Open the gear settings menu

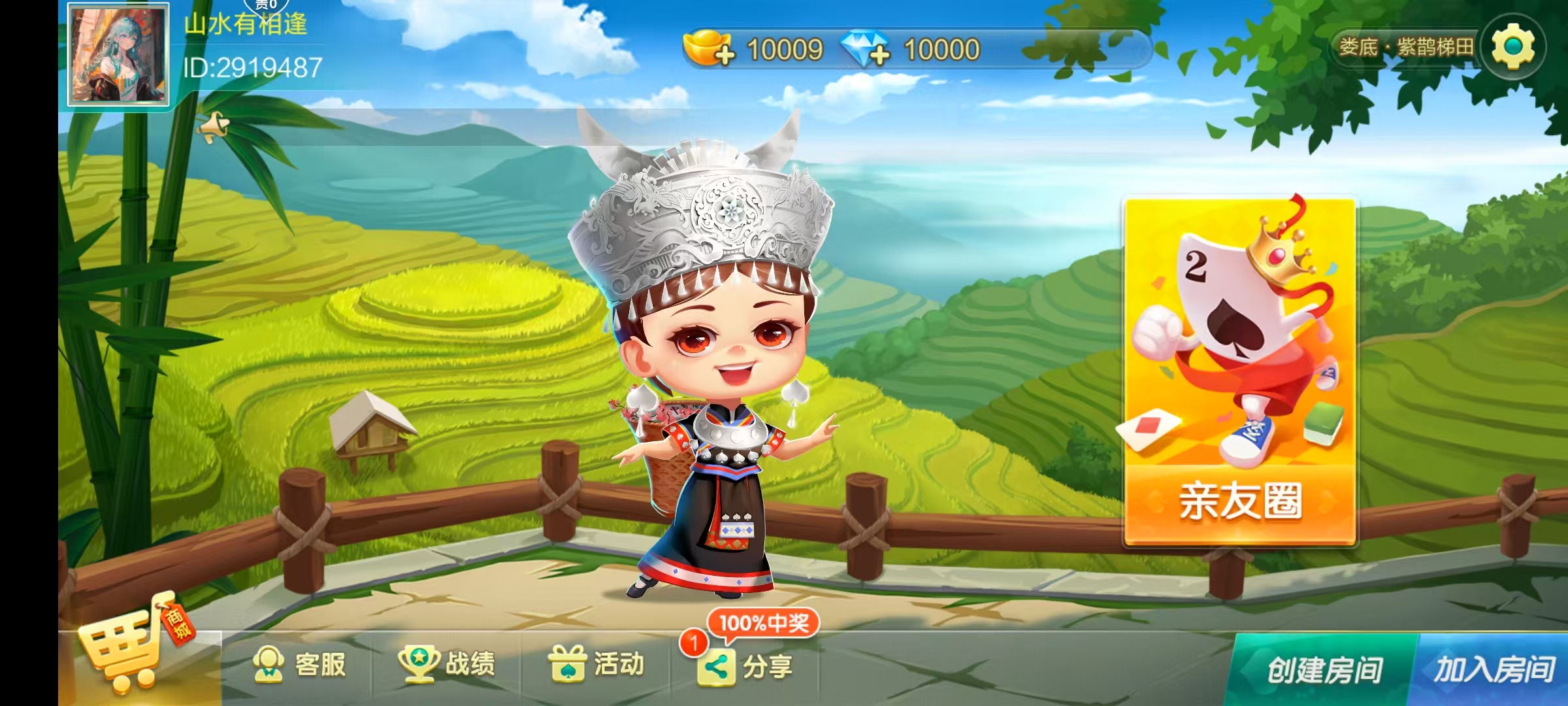(x=1512, y=47)
